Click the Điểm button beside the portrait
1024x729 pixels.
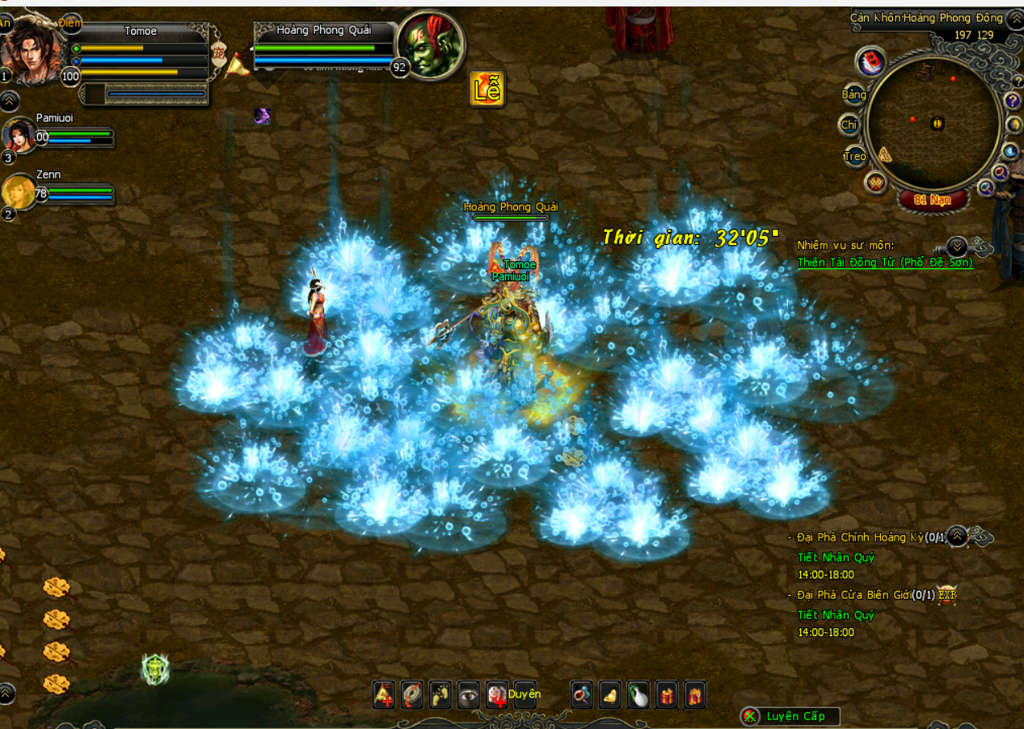click(70, 22)
